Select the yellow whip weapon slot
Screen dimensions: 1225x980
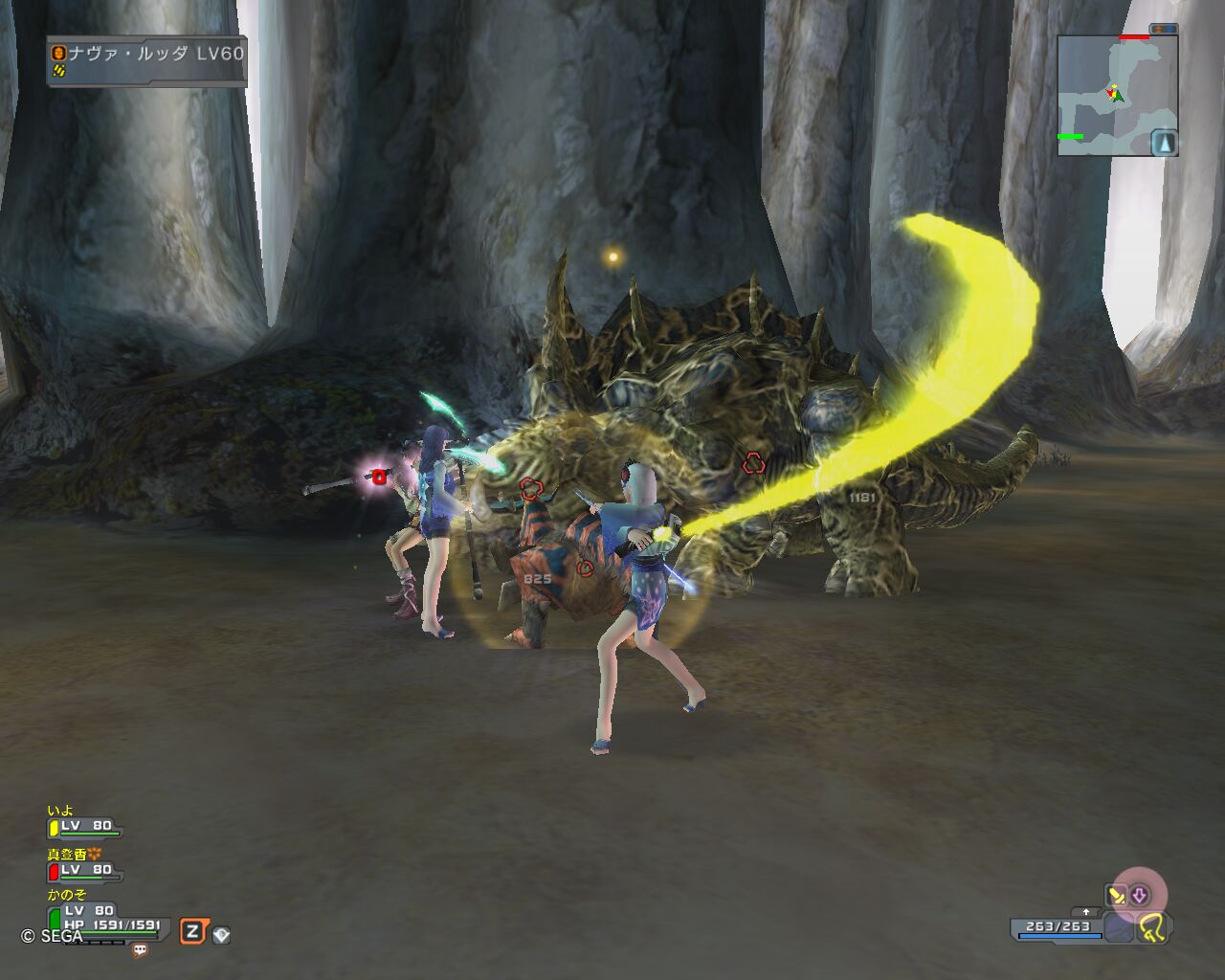pos(1152,925)
